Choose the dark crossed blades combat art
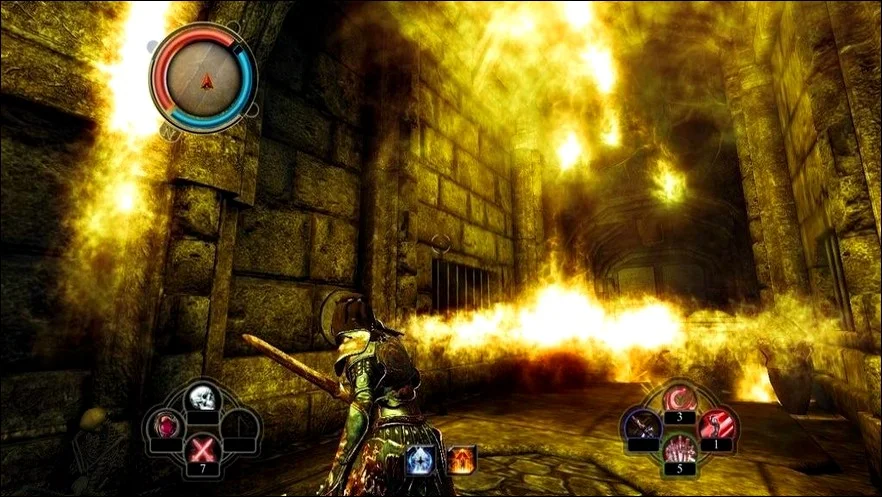Screen dimensions: 882x497 (641, 425)
